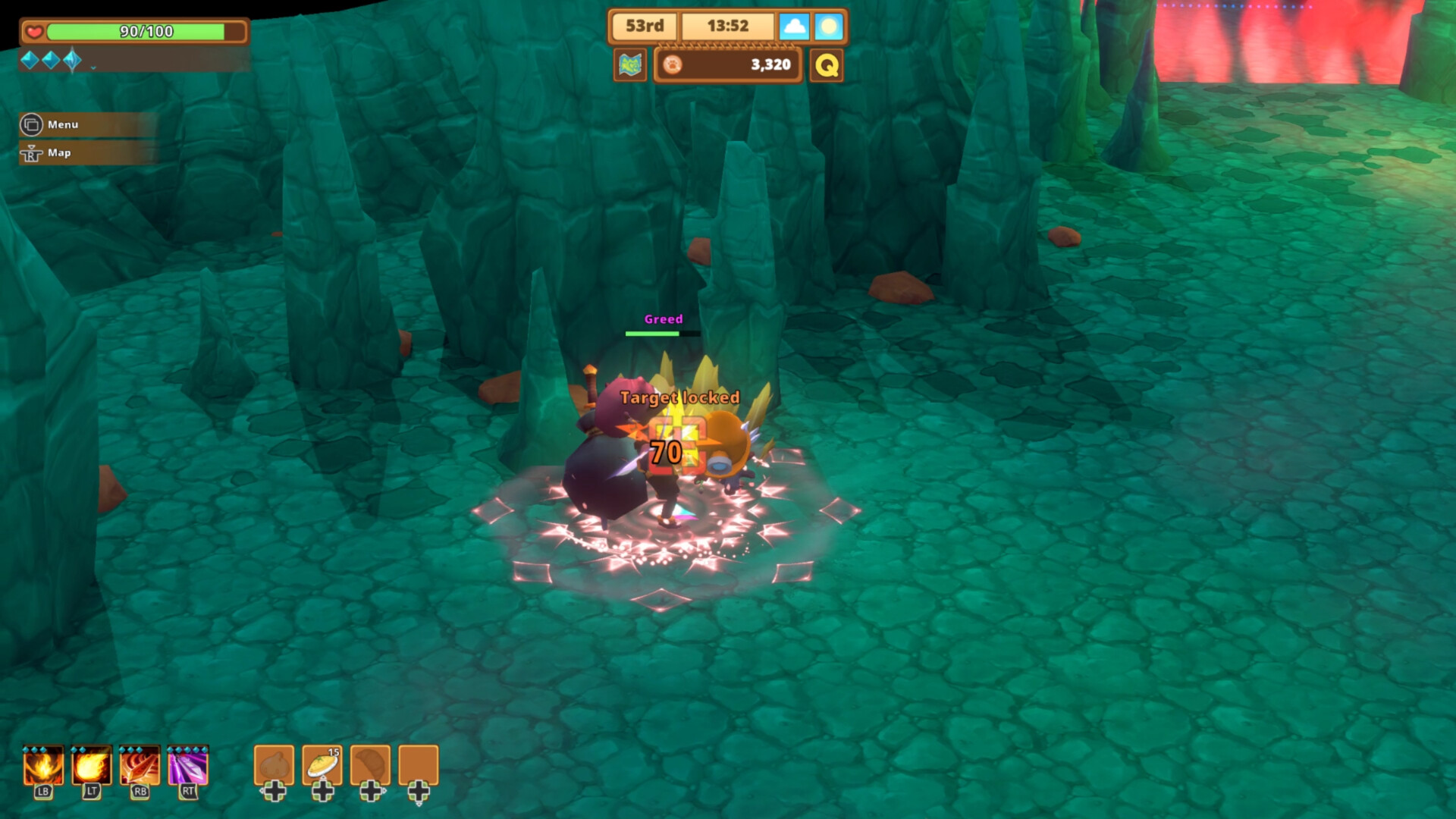Use the omelette item with 15 count
This screenshot has height=819, width=1456.
322,764
